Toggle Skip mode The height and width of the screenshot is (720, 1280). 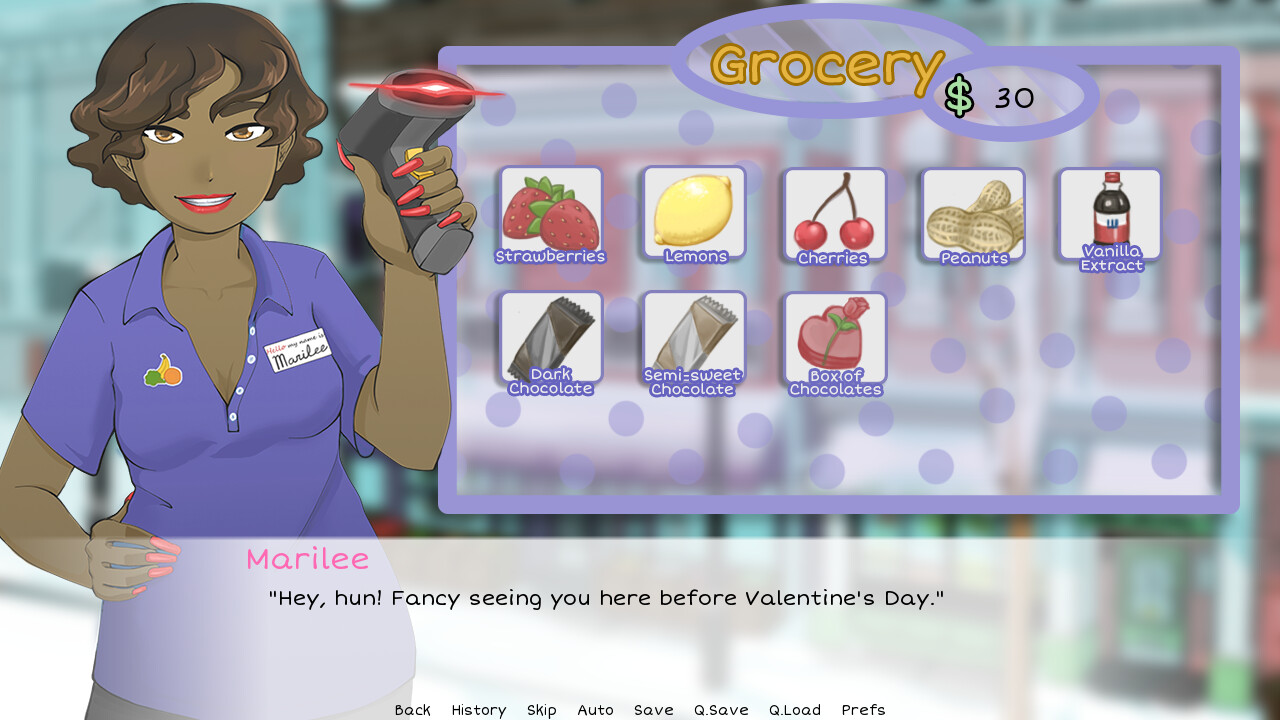(x=541, y=710)
